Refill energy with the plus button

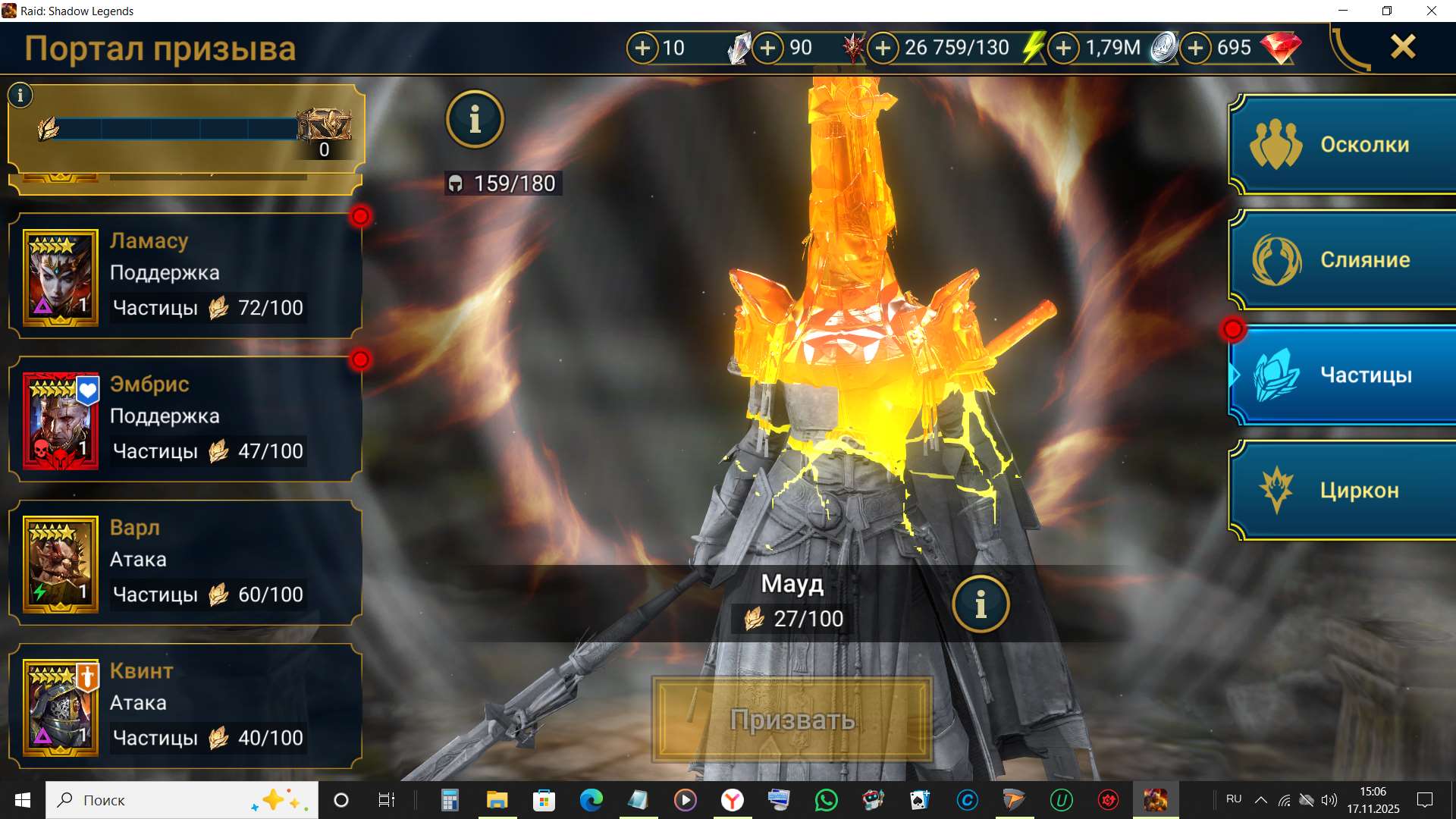click(883, 48)
